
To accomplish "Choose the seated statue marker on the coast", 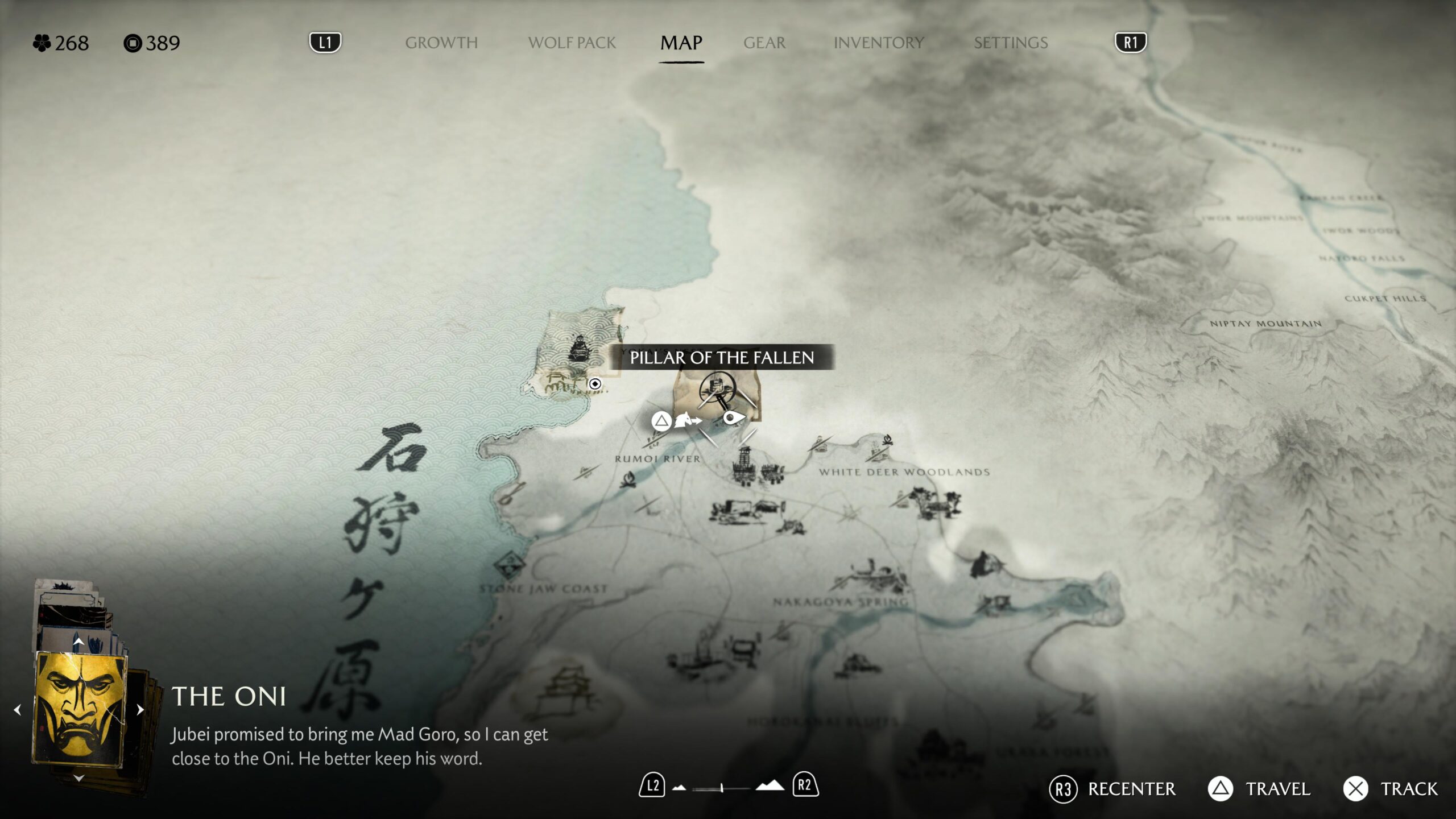I will point(579,348).
